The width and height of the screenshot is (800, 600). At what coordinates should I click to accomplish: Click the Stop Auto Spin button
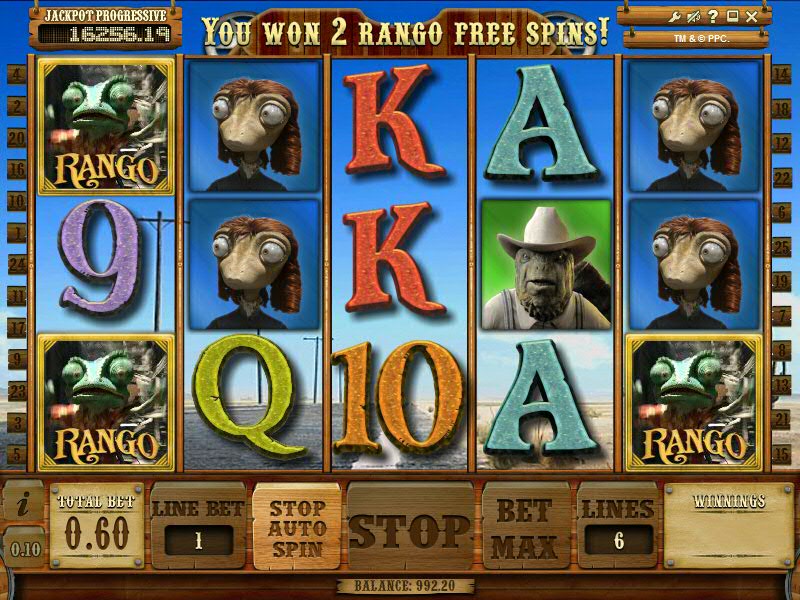pos(297,529)
